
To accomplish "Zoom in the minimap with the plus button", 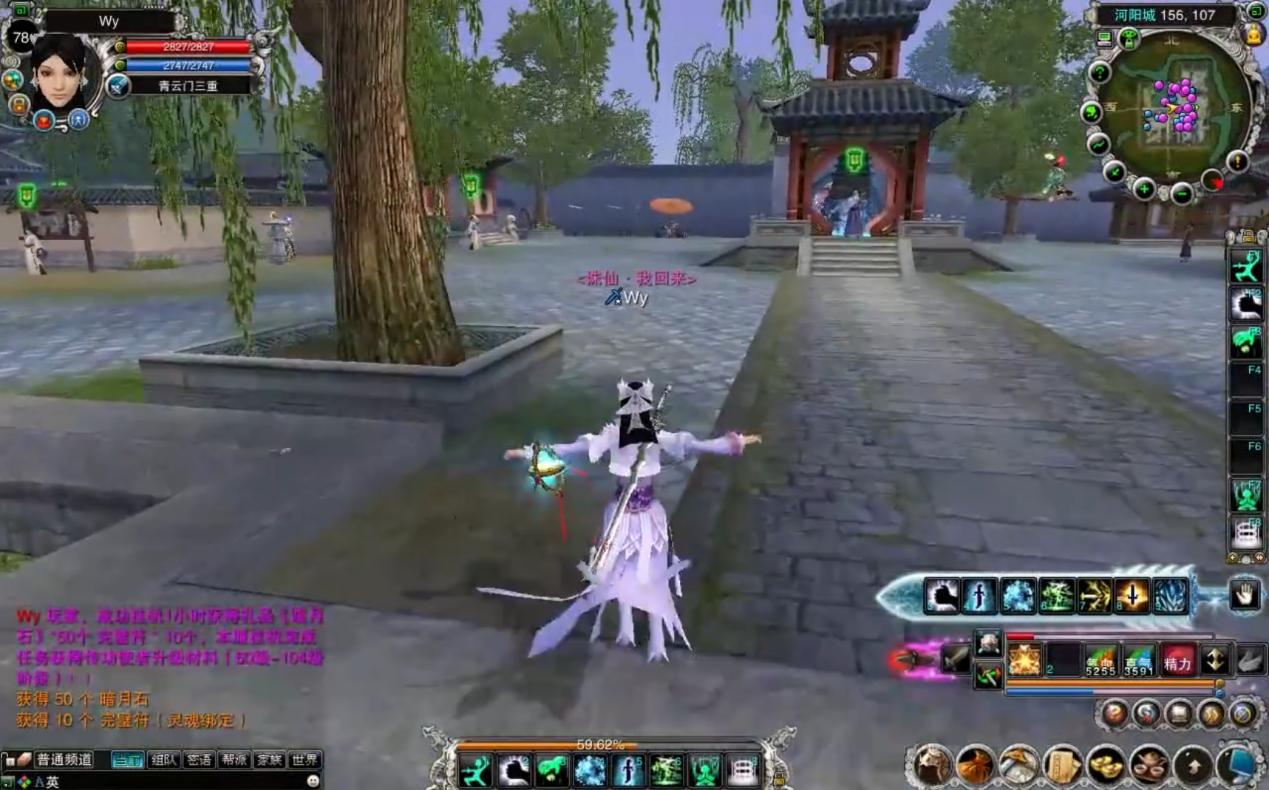I will 1144,188.
